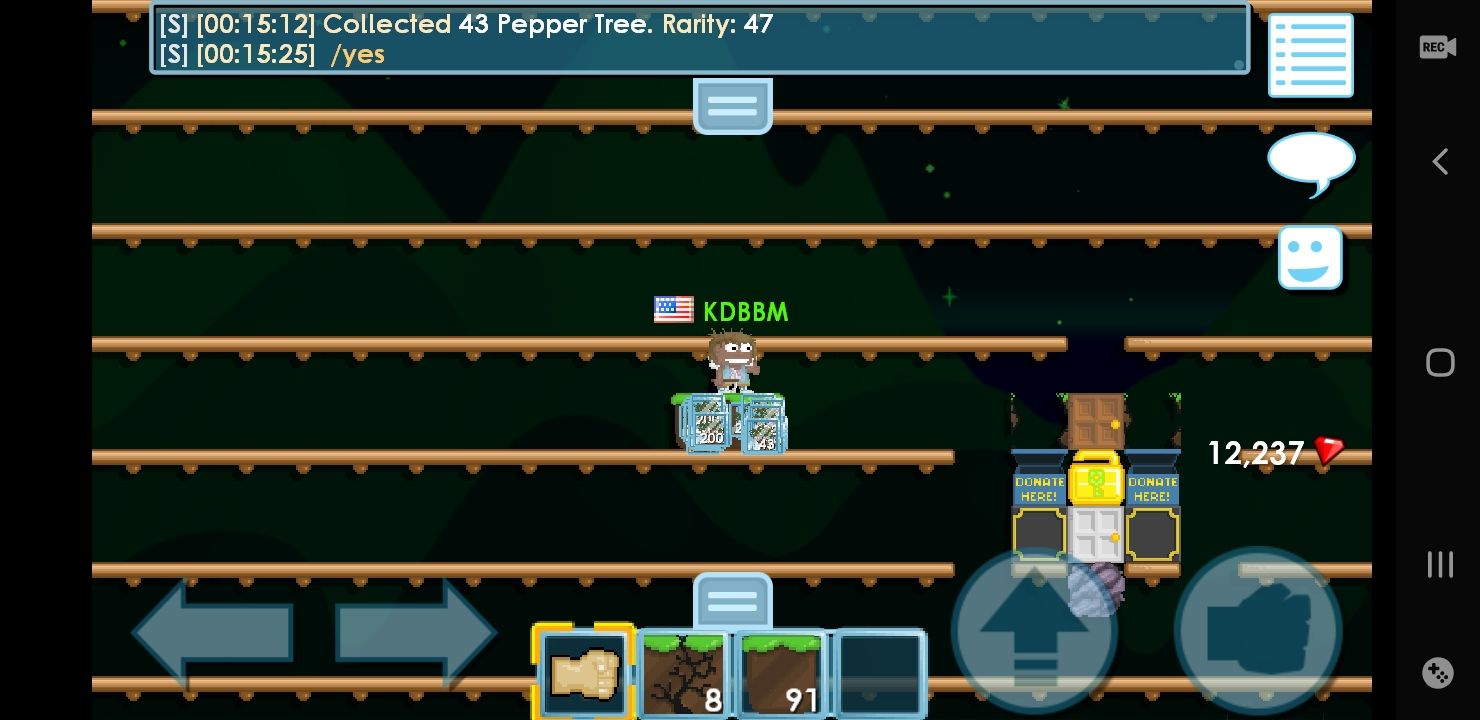The height and width of the screenshot is (720, 1480).
Task: Expand the inventory drawer handle above hotbar
Action: pos(733,600)
